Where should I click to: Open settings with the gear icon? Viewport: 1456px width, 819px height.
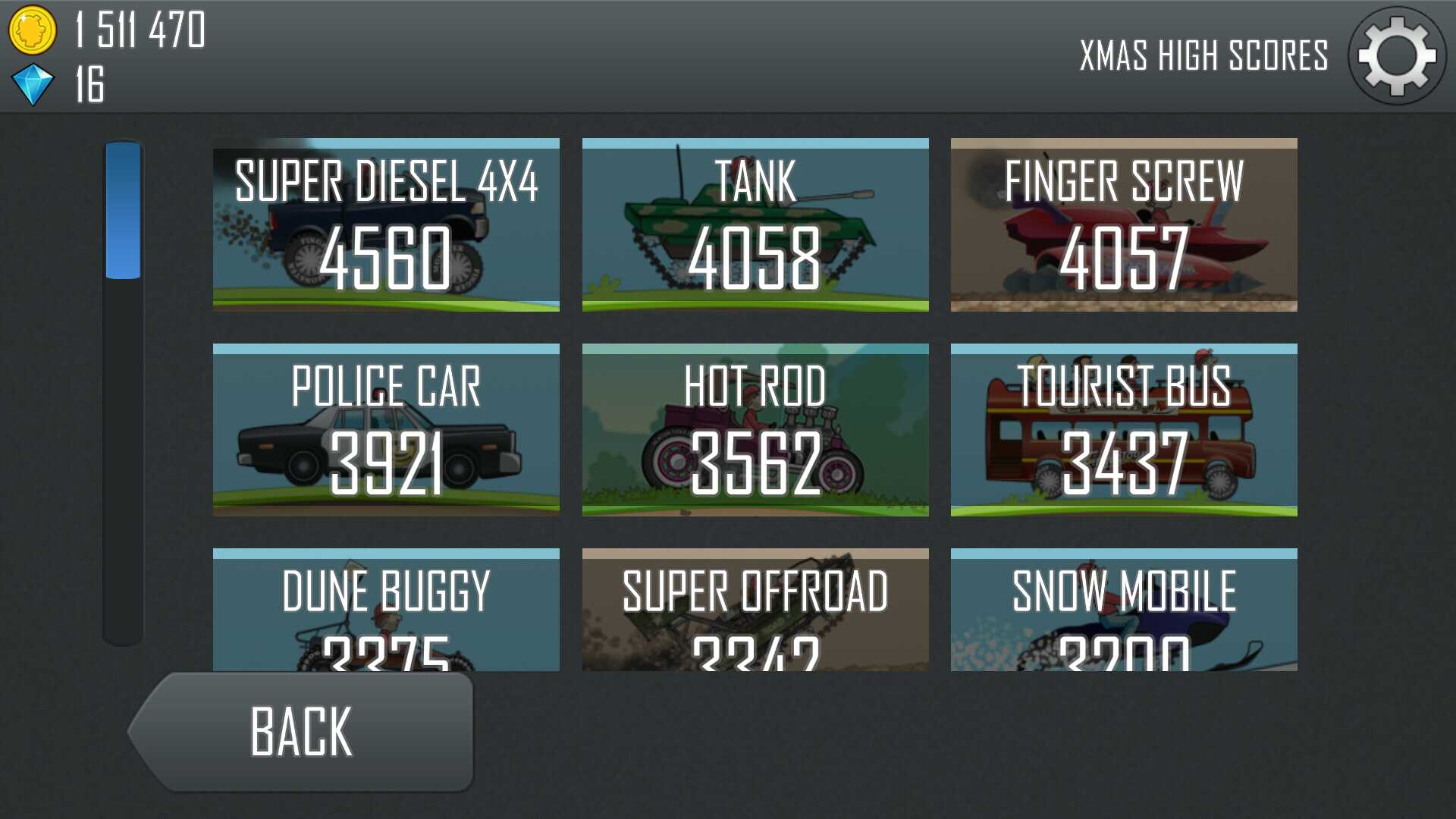click(x=1396, y=56)
